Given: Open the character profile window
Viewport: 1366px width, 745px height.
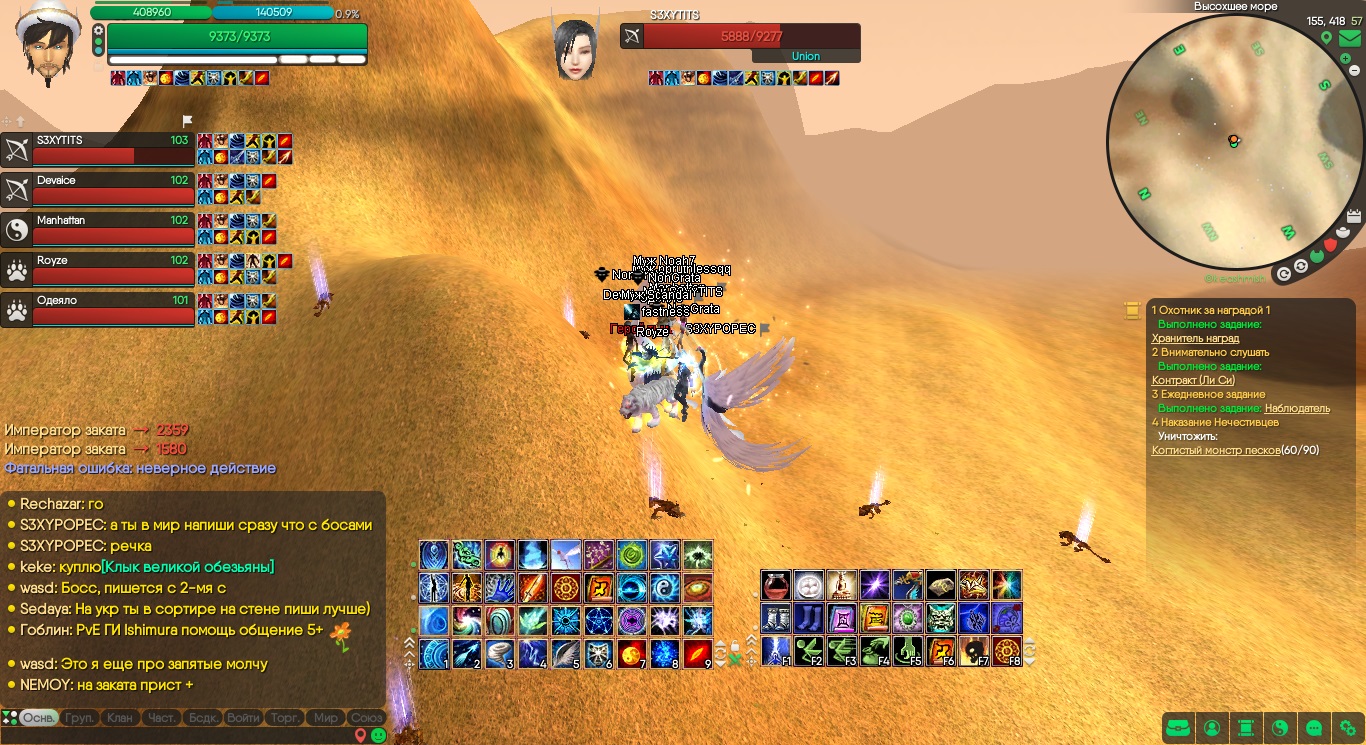Looking at the screenshot, I should click(x=1212, y=728).
